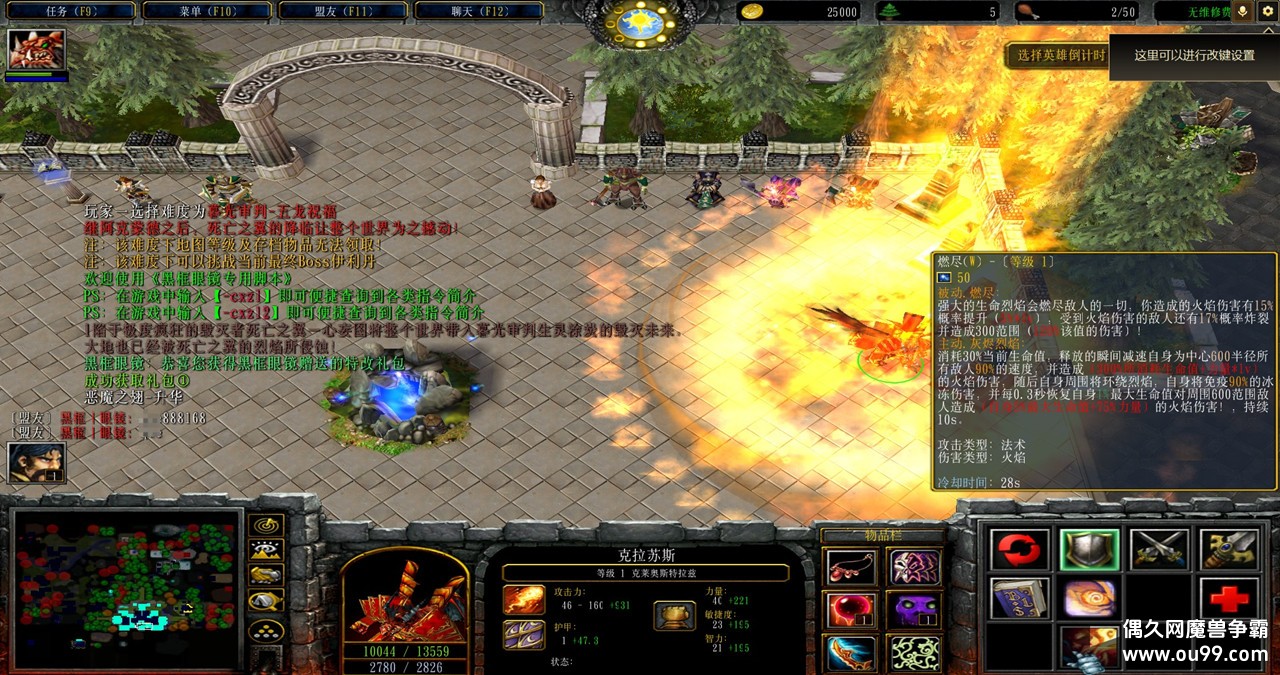Use the purple skull inventory item
The height and width of the screenshot is (675, 1280).
914,609
